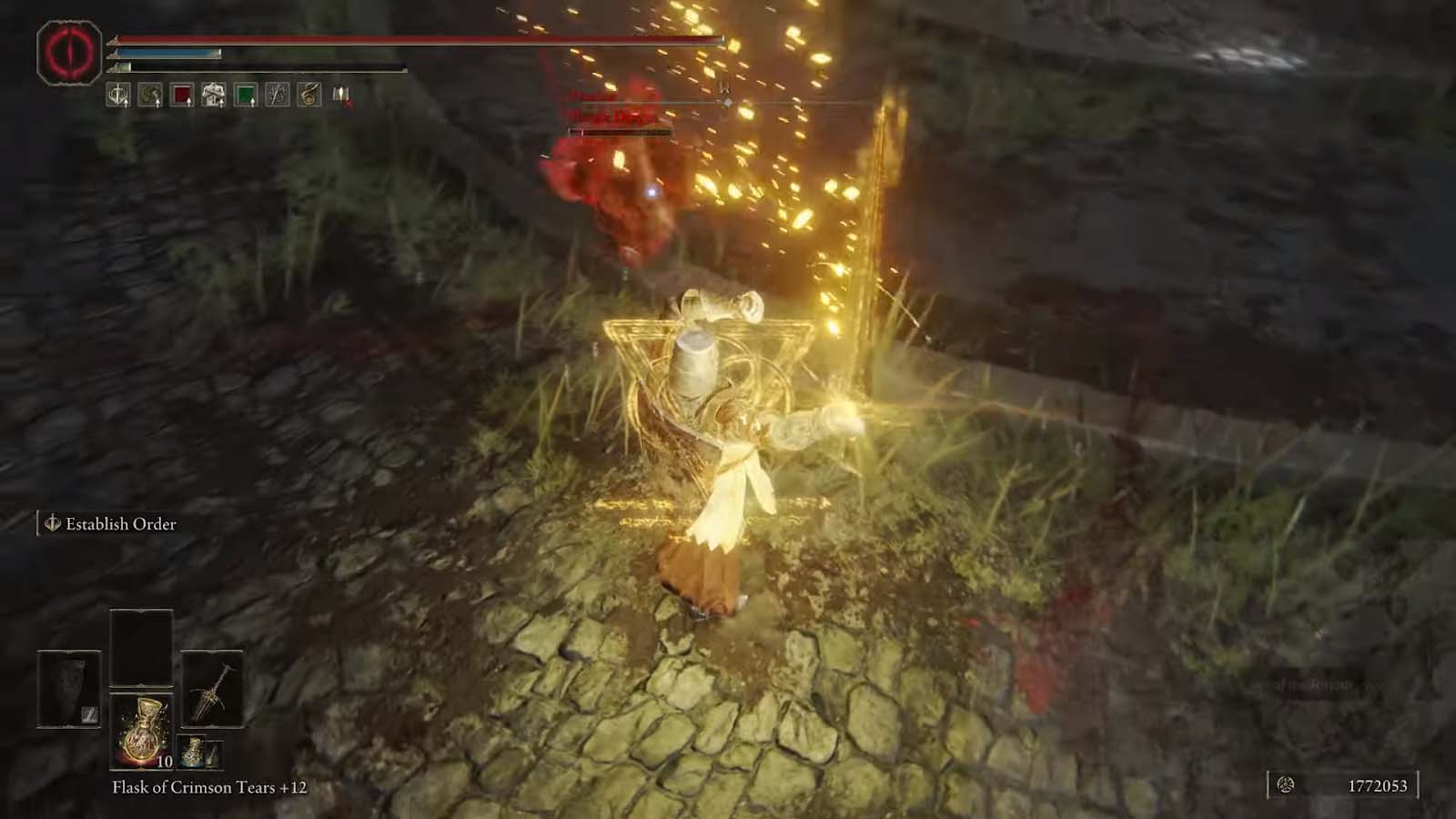This screenshot has height=819, width=1456.
Task: Select the Flask of Crimson Tears slot
Action: tap(141, 728)
